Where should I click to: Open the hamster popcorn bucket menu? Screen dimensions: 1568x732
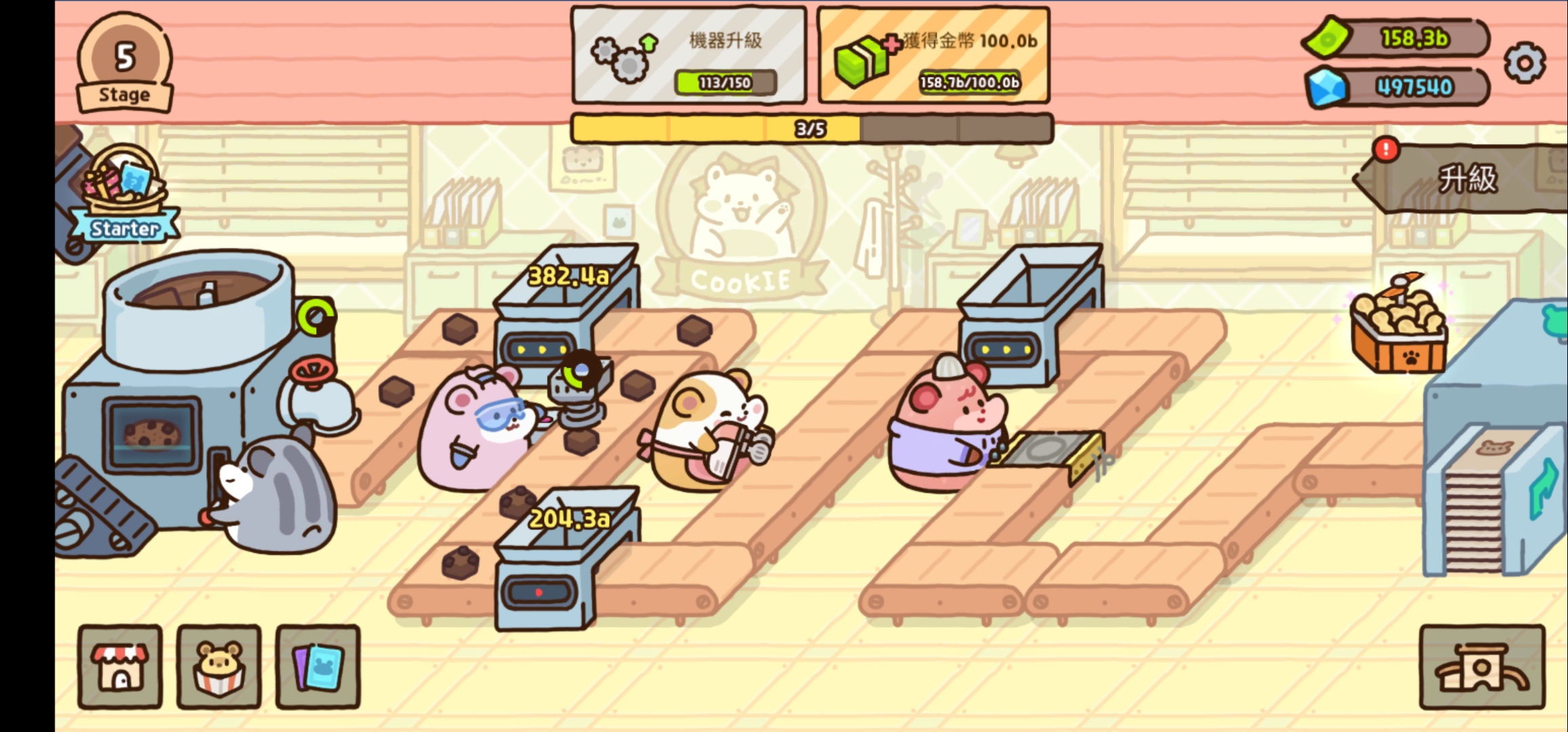tap(219, 667)
